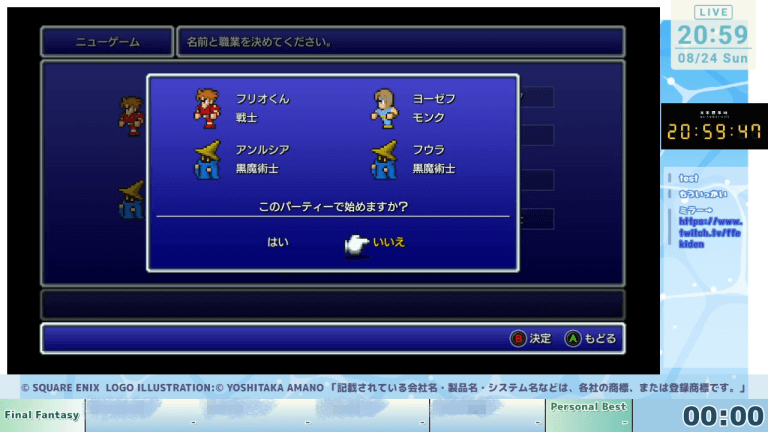Select black mage アンルシア in the party
The height and width of the screenshot is (432, 768).
(262, 150)
